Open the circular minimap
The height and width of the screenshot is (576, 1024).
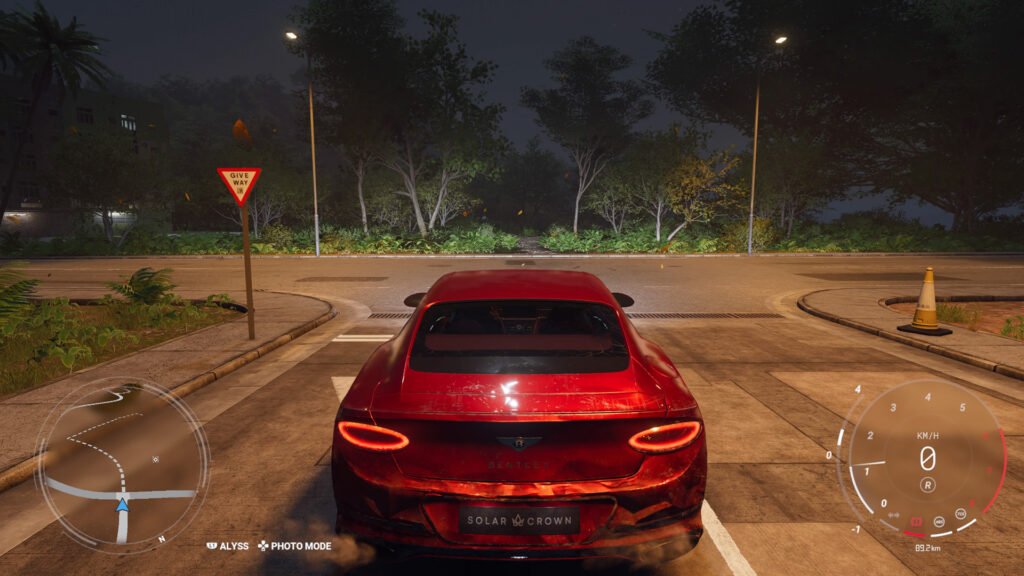tap(122, 465)
